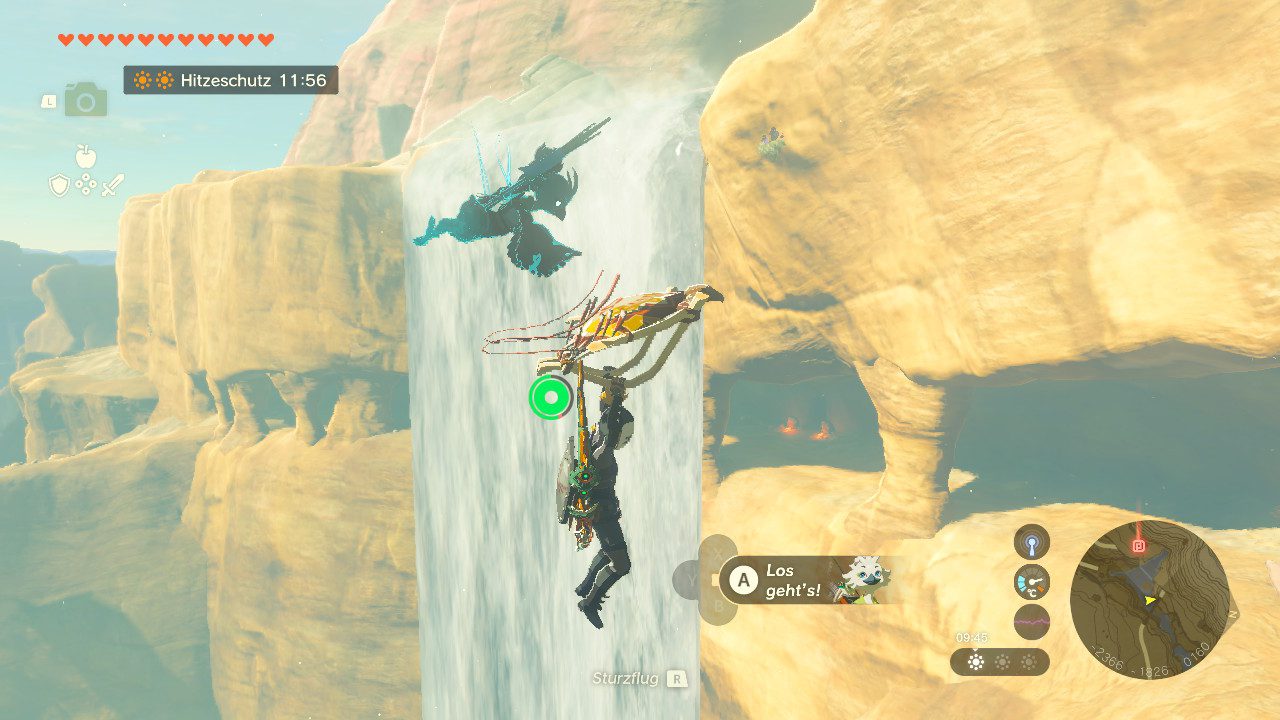1280x720 pixels.
Task: Choose the shield quick-select icon
Action: 59,185
